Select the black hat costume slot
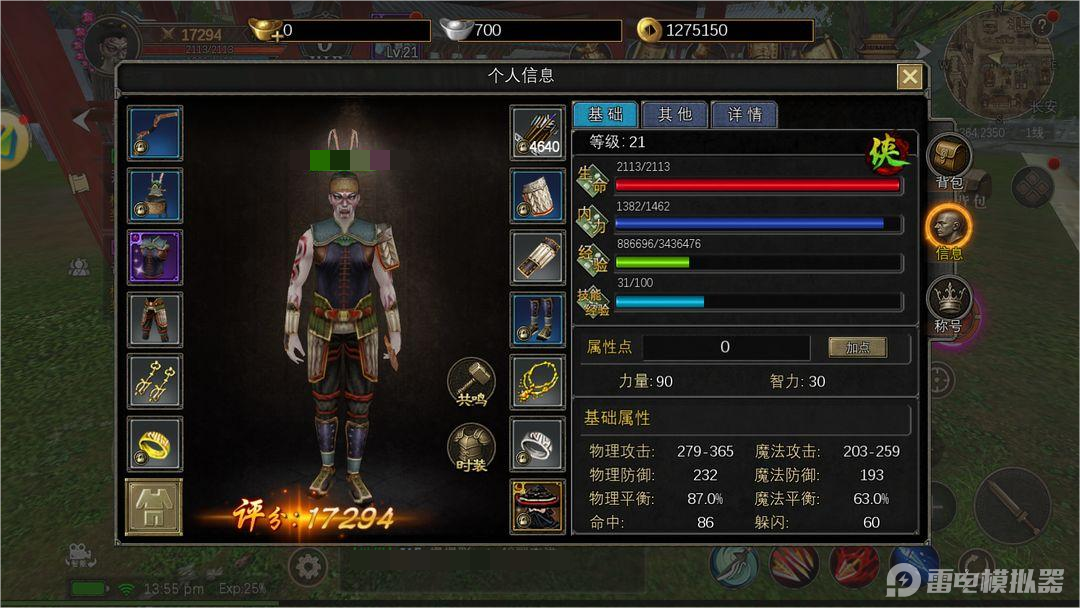 point(538,506)
